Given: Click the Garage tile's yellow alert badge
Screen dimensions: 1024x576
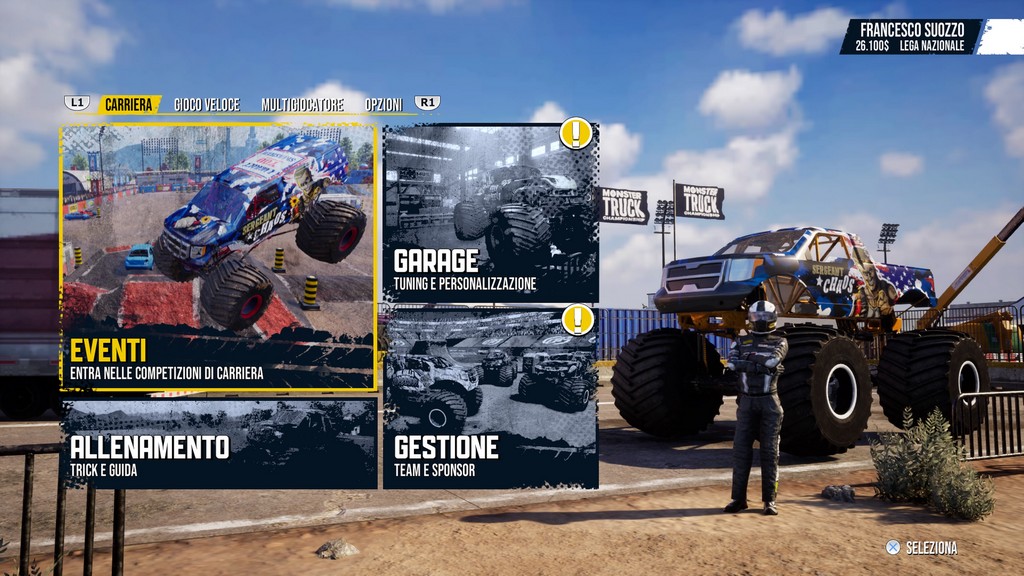Looking at the screenshot, I should coord(576,133).
